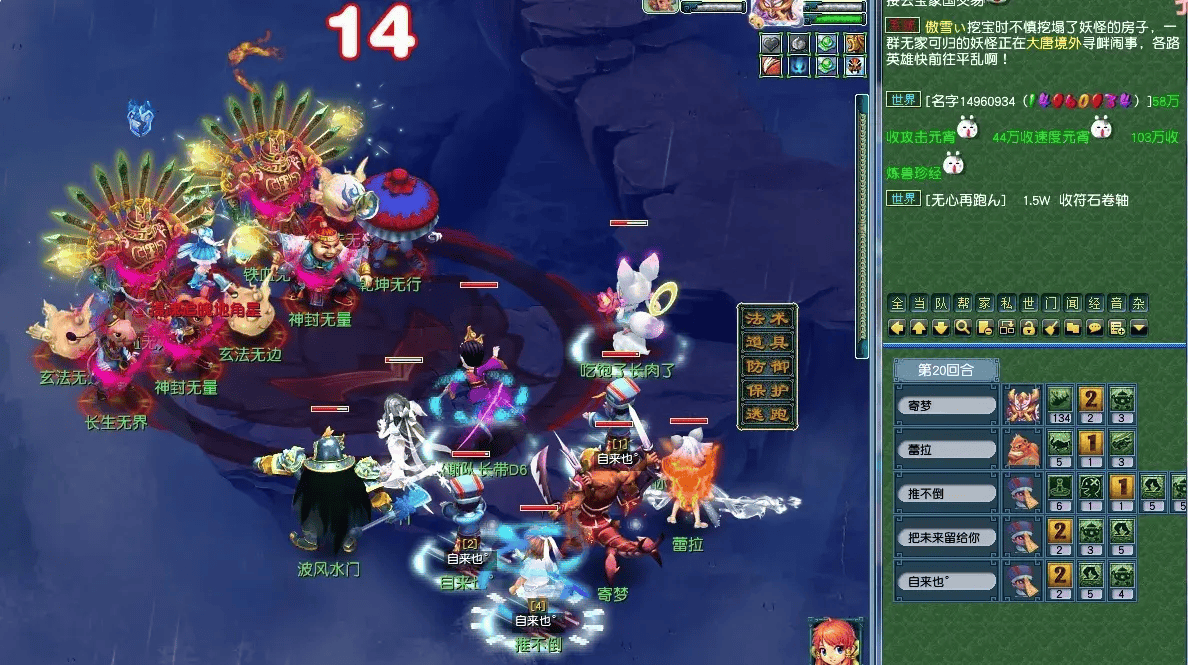Select the 蕾拉 player row
Screen dimensions: 1188x665
pos(946,450)
